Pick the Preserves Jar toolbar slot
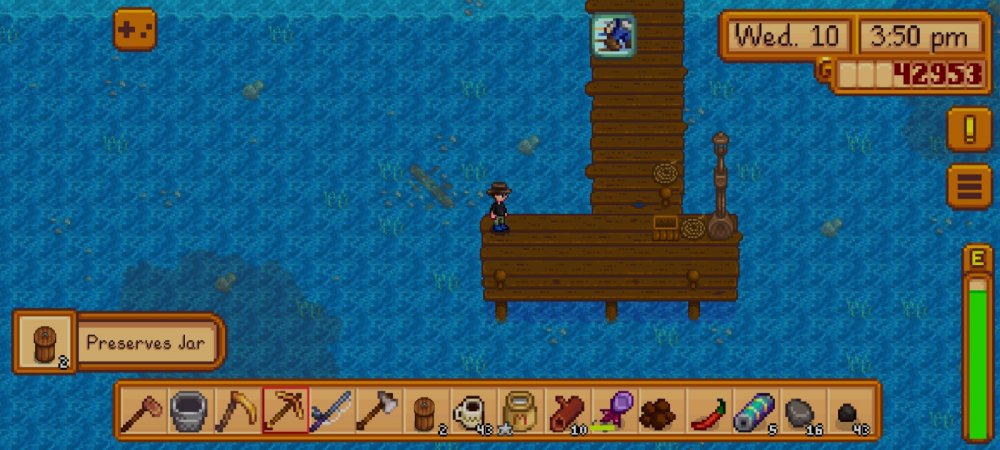Image resolution: width=1000 pixels, height=450 pixels. click(x=426, y=411)
